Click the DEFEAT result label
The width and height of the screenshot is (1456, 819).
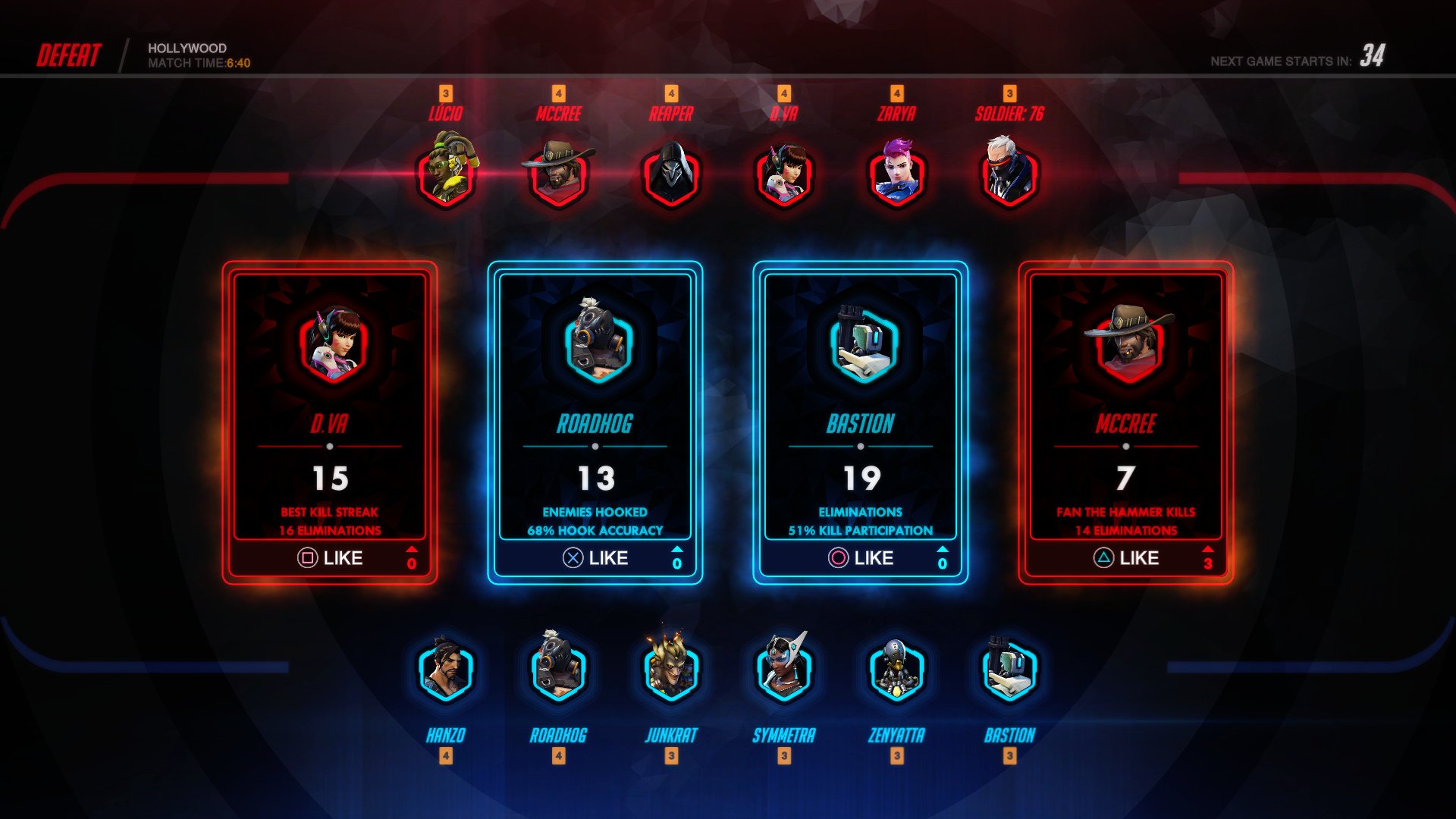[68, 53]
